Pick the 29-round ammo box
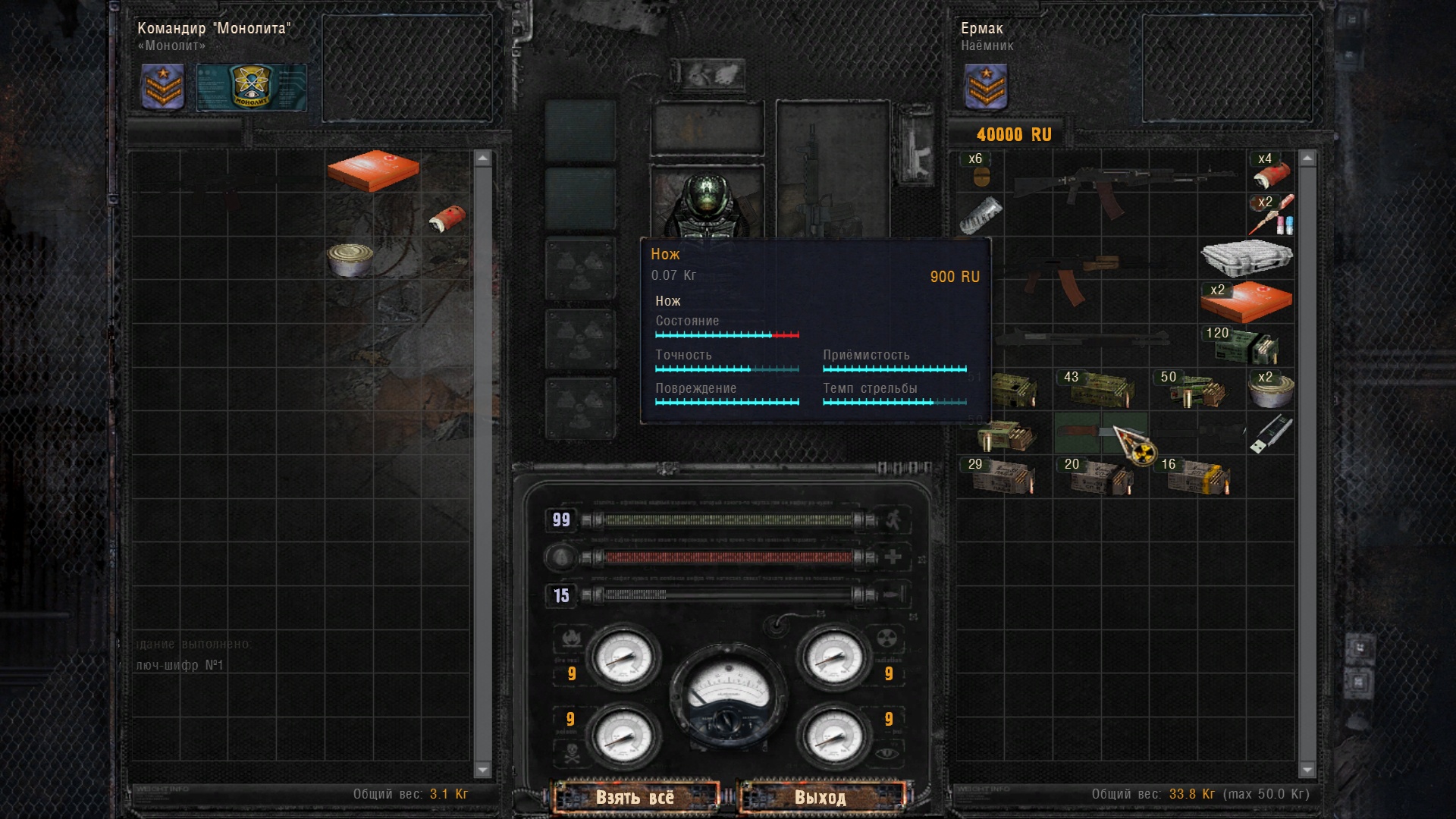This screenshot has width=1456, height=819. pyautogui.click(x=1002, y=477)
